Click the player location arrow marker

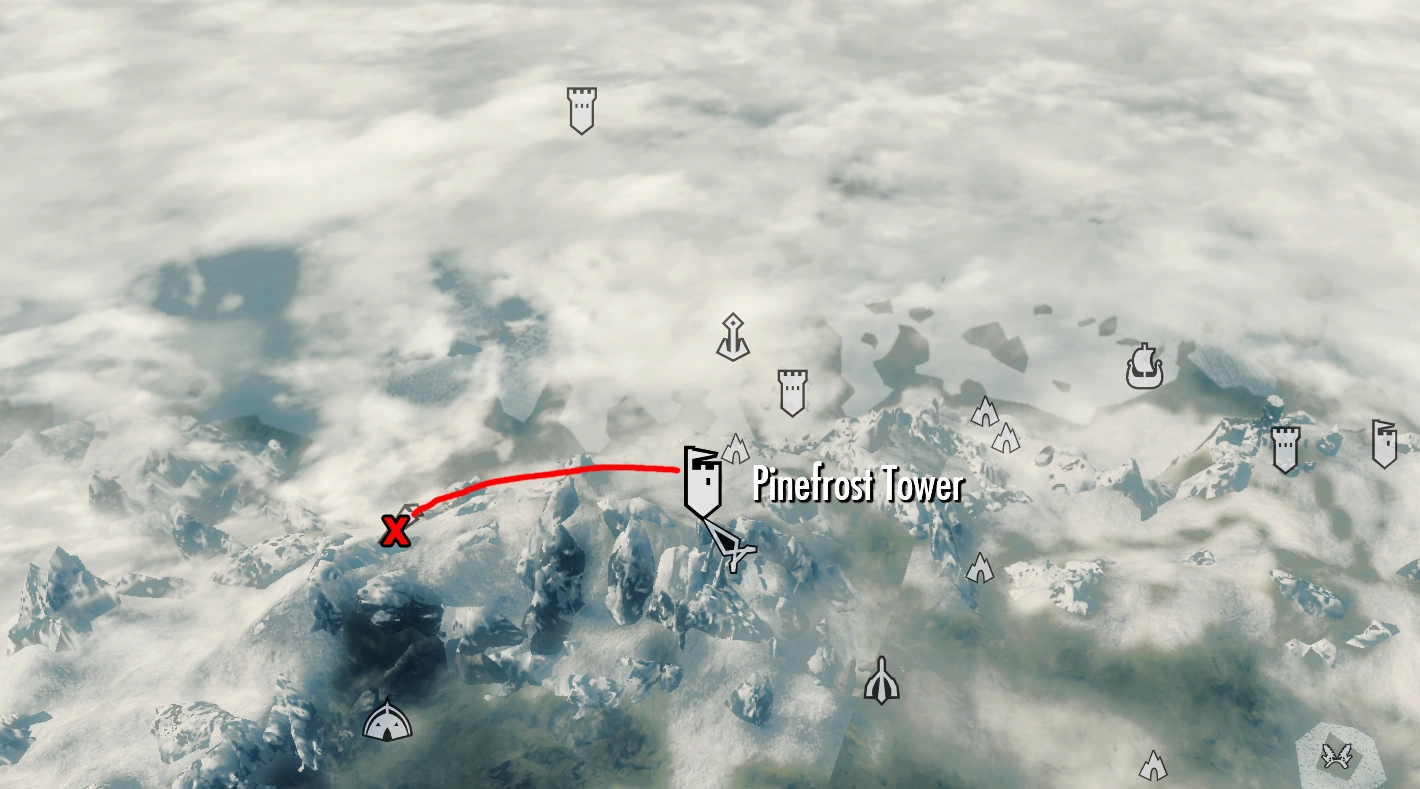pyautogui.click(x=733, y=550)
